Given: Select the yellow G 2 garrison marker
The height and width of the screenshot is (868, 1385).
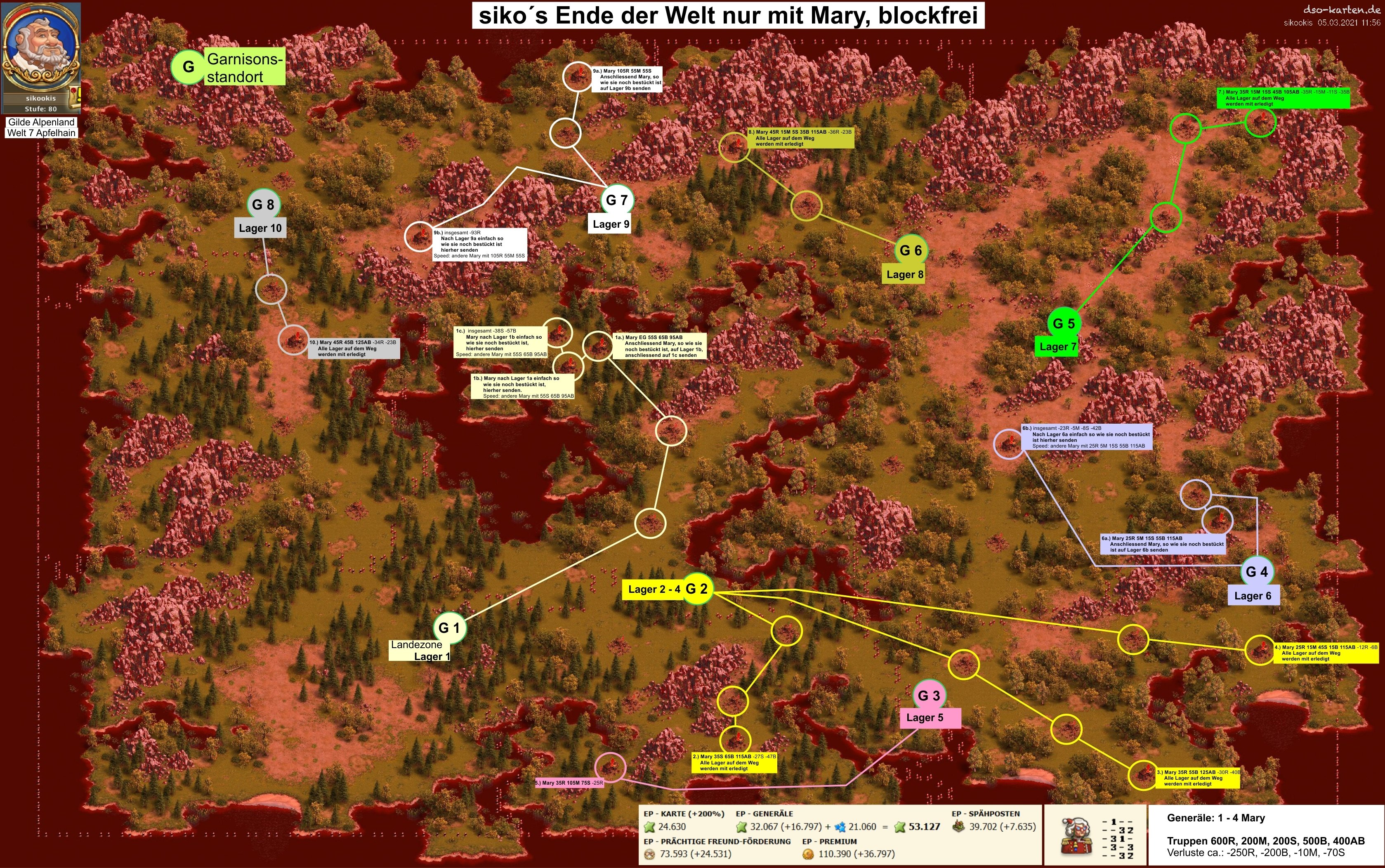Looking at the screenshot, I should 697,588.
